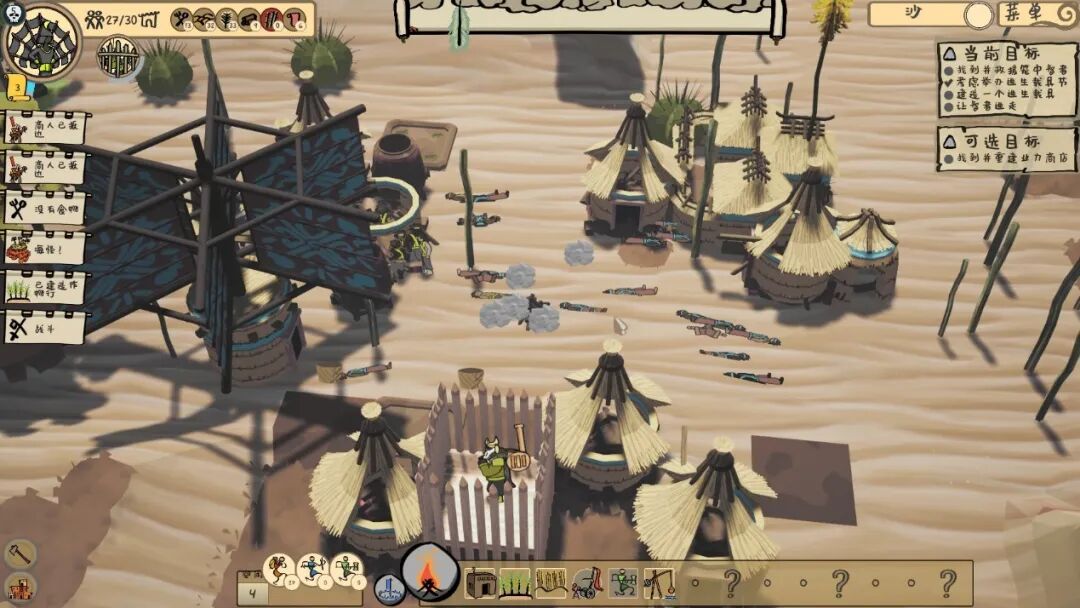
Task: Click the hammer tool button
Action: pyautogui.click(x=19, y=553)
